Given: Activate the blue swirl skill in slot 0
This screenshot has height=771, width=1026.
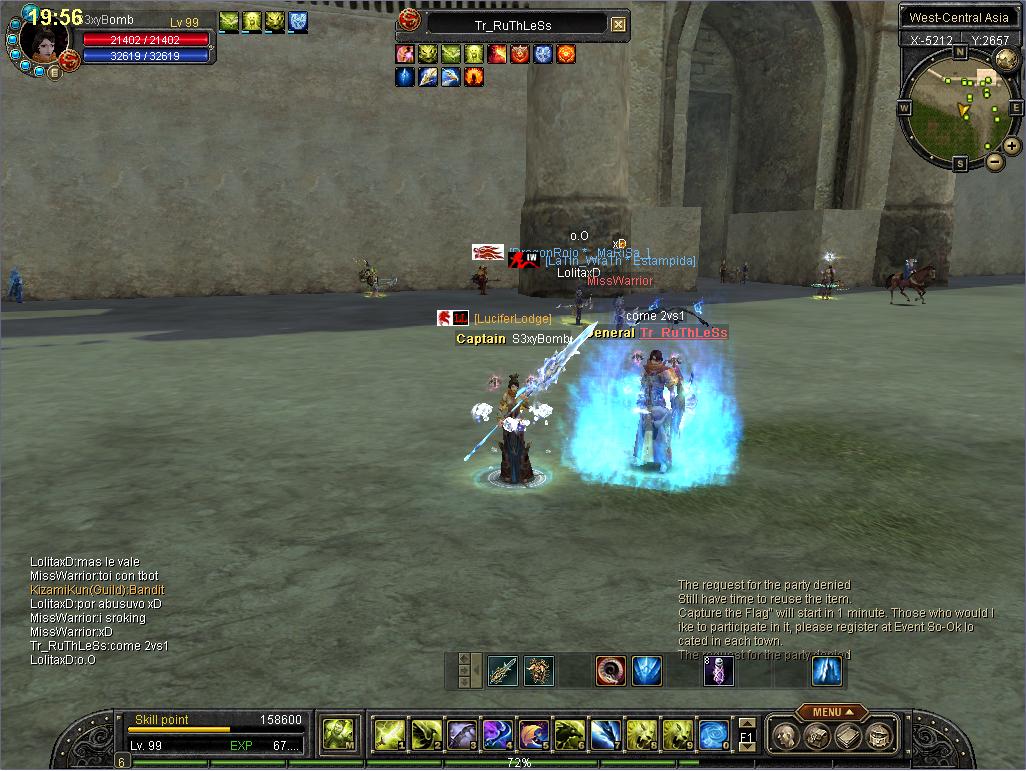Looking at the screenshot, I should pyautogui.click(x=713, y=735).
